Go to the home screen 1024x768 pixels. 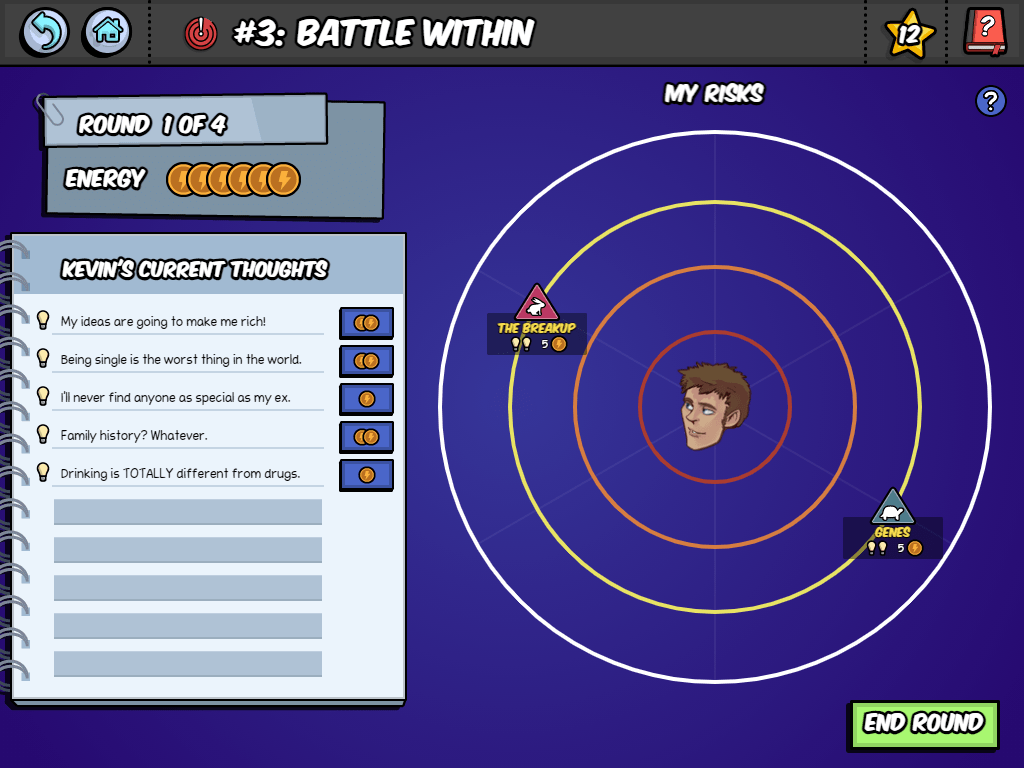(107, 32)
